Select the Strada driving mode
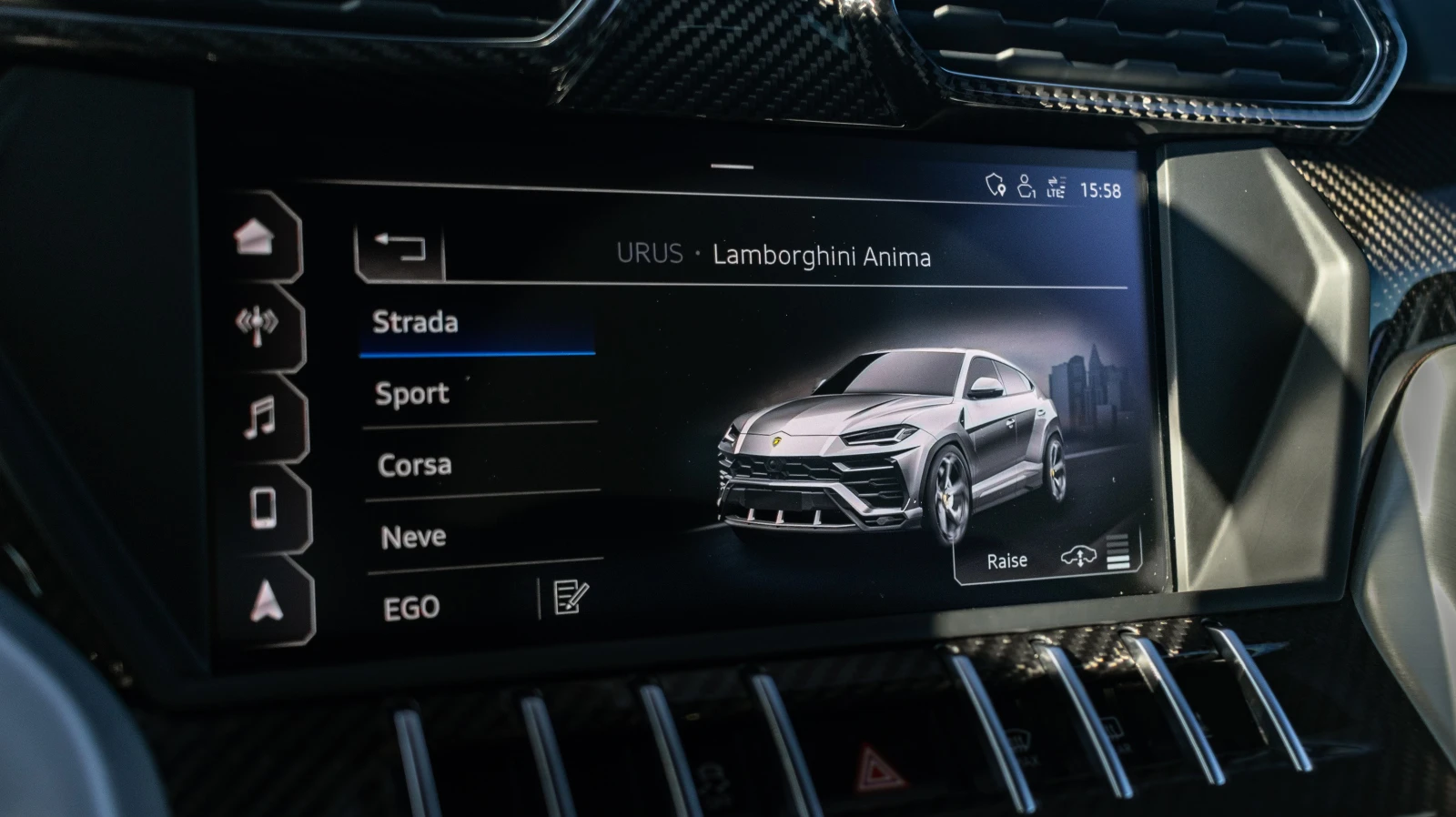This screenshot has height=817, width=1456. [415, 322]
